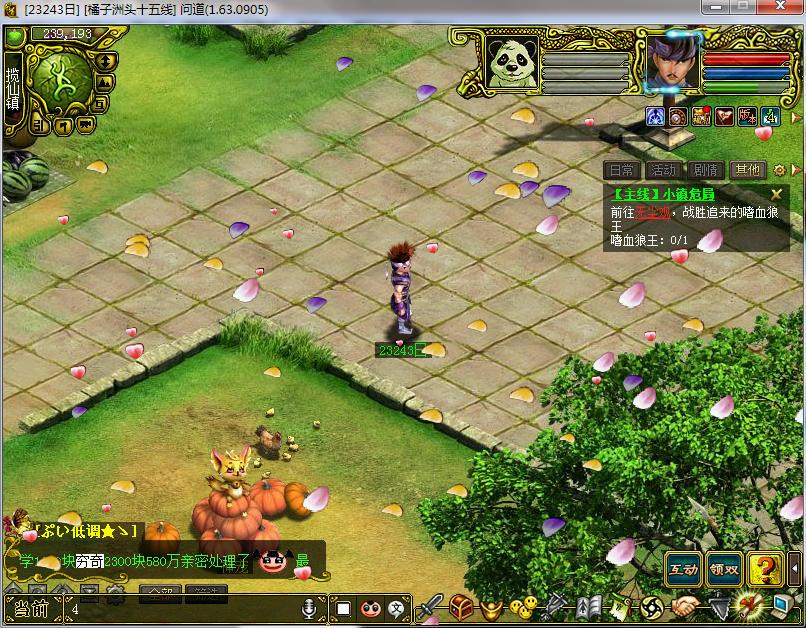The image size is (806, 628).
Task: Select the panda pet portrait
Action: [x=512, y=62]
